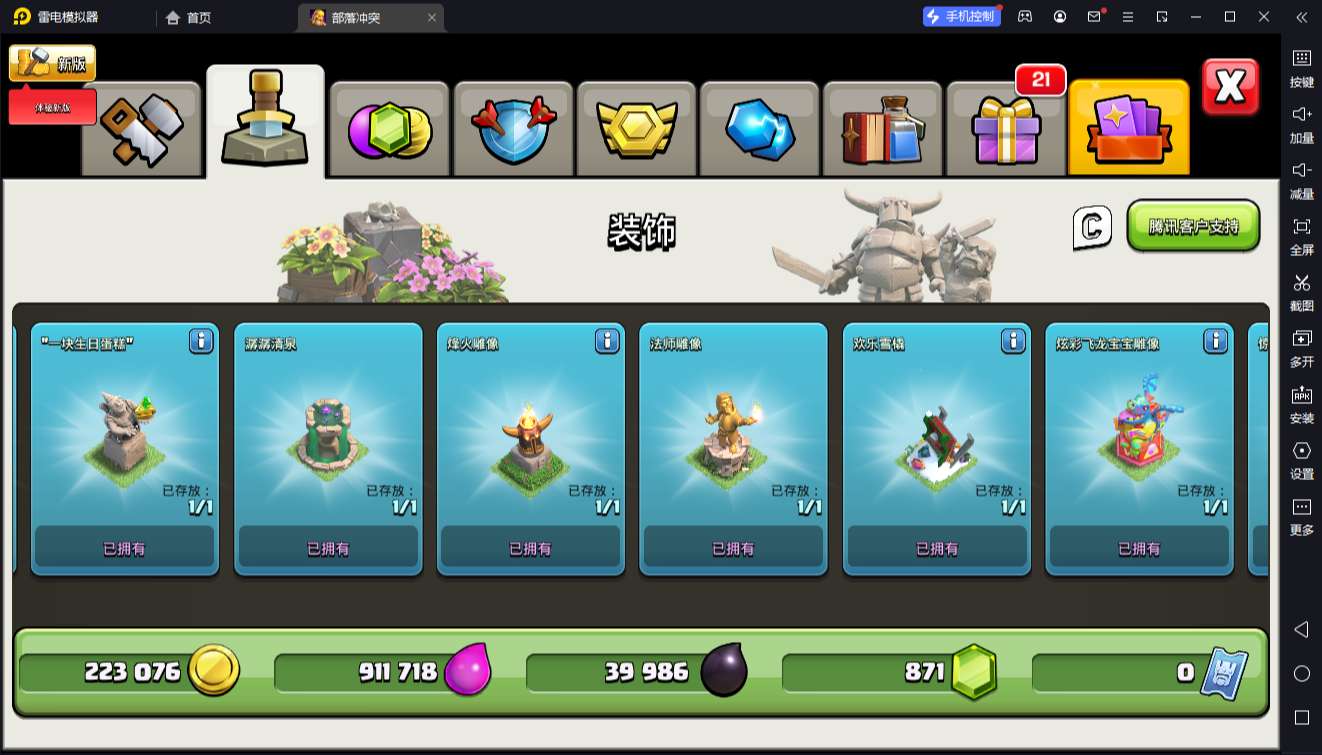Open the emulator screenshot tool
This screenshot has width=1322, height=755.
click(1301, 291)
